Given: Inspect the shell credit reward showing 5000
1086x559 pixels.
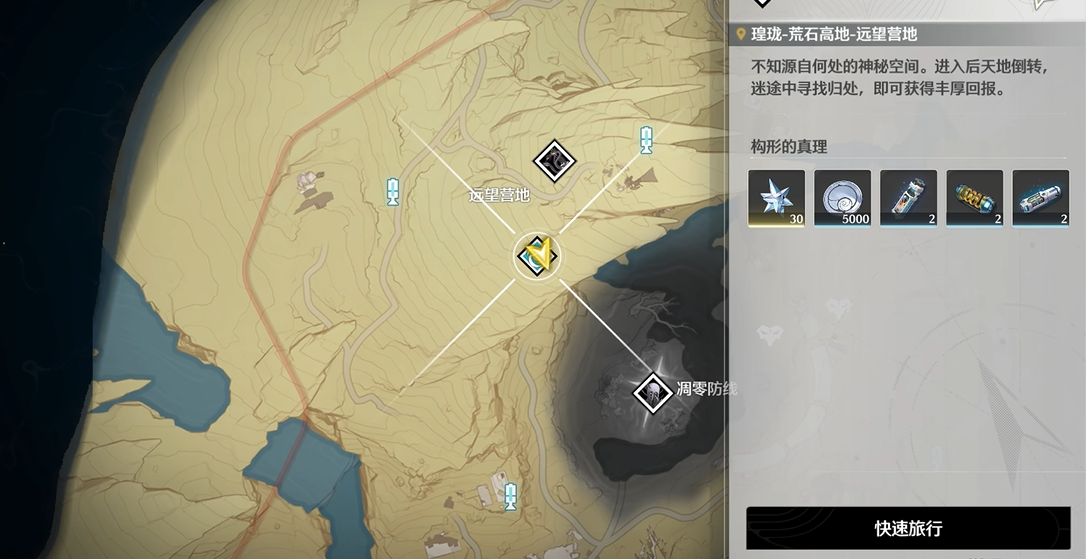Looking at the screenshot, I should [842, 198].
